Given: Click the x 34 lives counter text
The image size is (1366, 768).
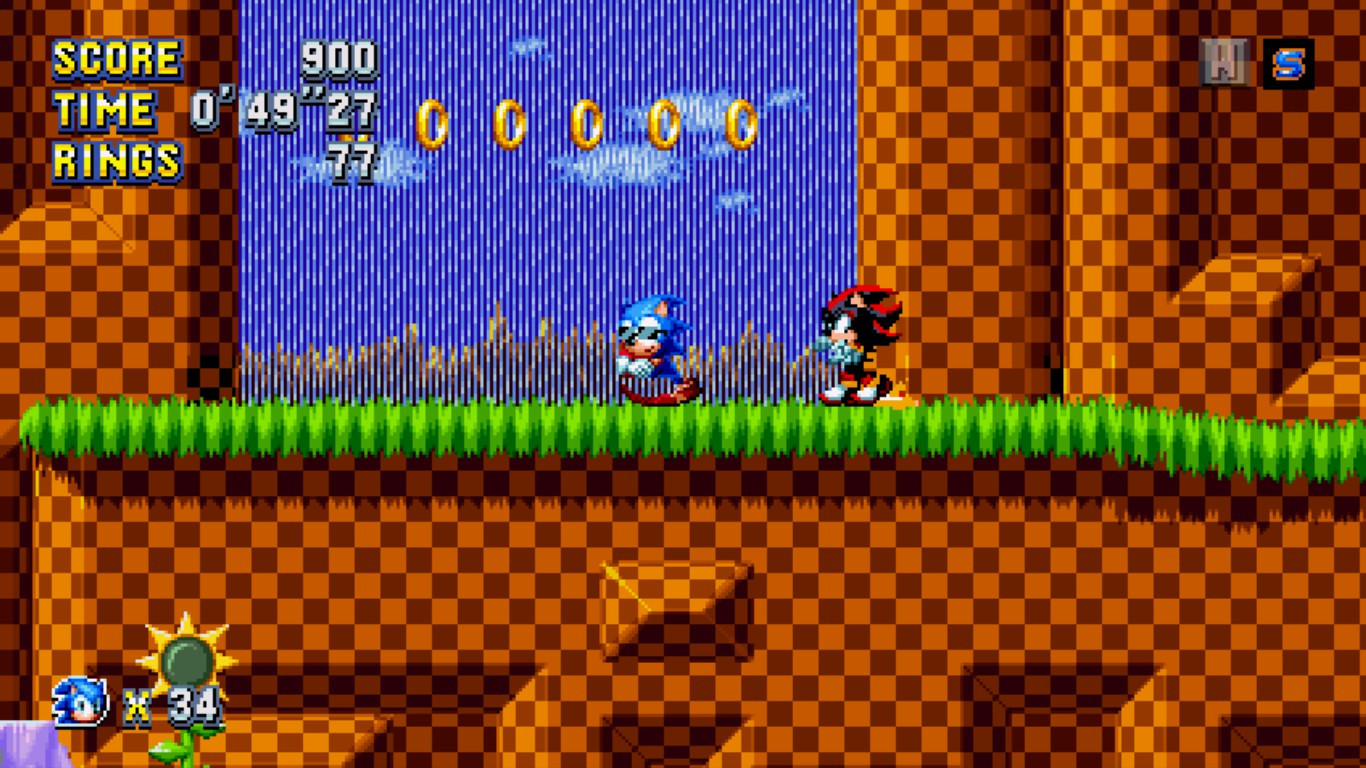Looking at the screenshot, I should click(x=167, y=707).
